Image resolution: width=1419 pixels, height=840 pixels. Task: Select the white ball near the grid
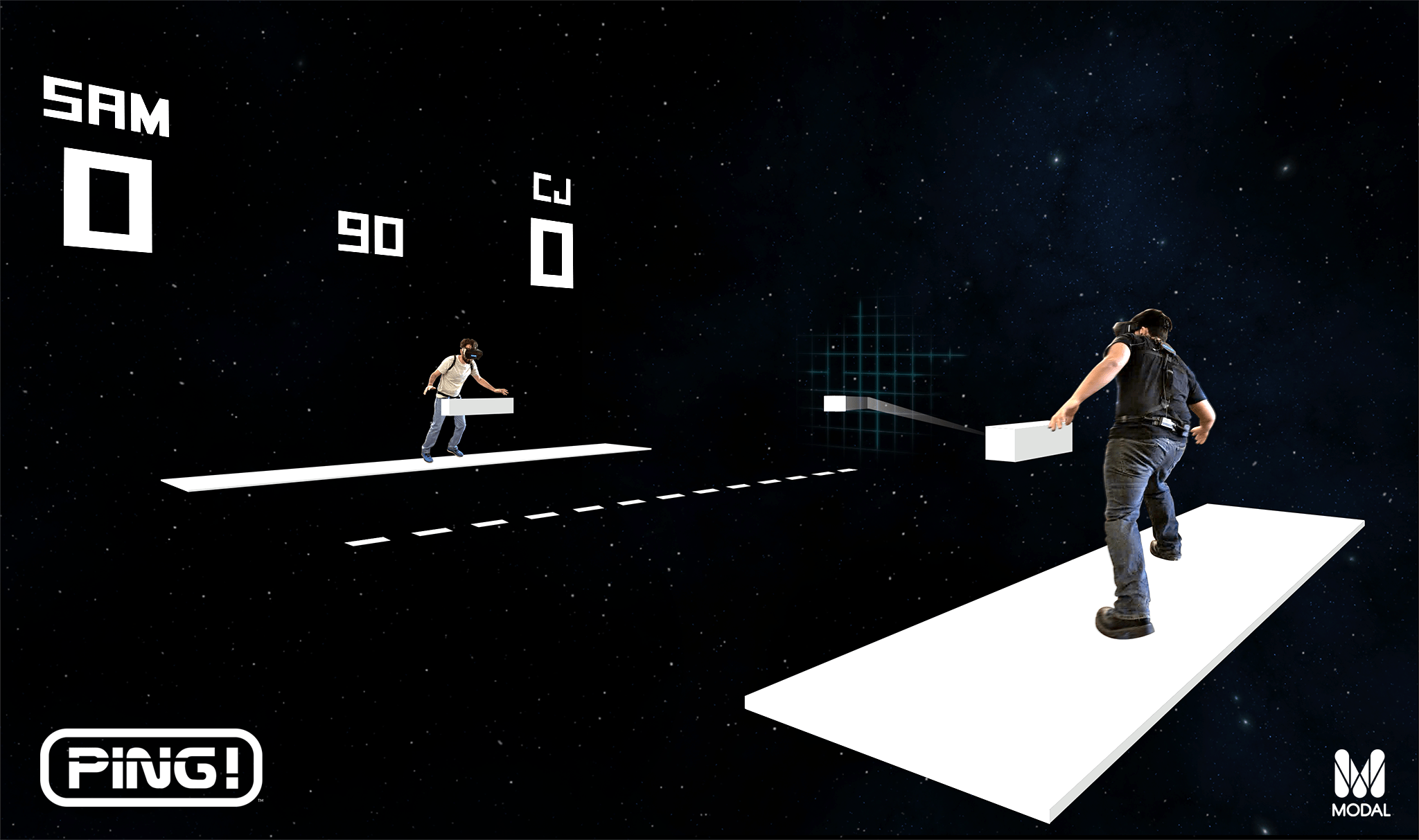[834, 403]
